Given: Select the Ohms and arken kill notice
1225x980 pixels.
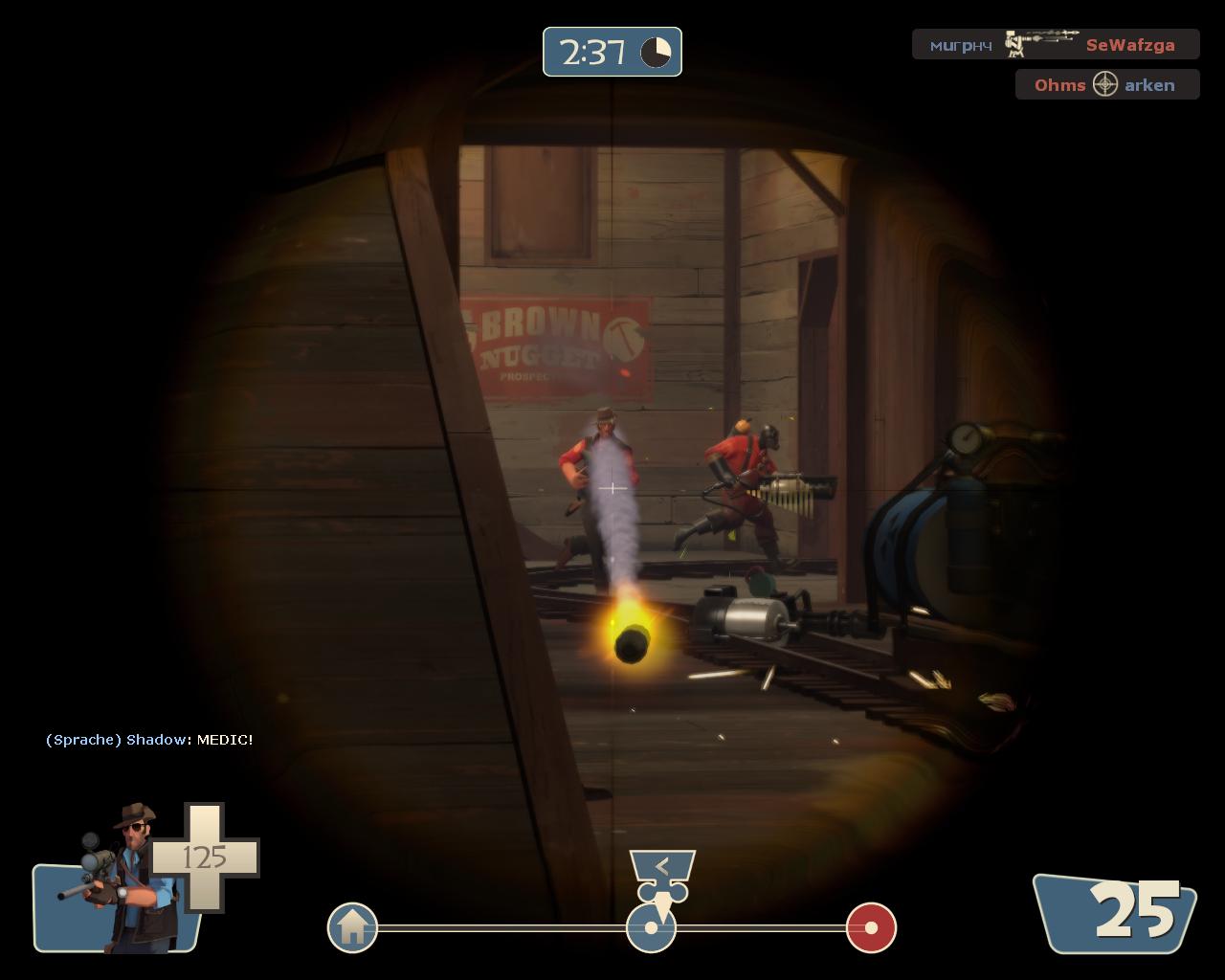Looking at the screenshot, I should click(1106, 85).
